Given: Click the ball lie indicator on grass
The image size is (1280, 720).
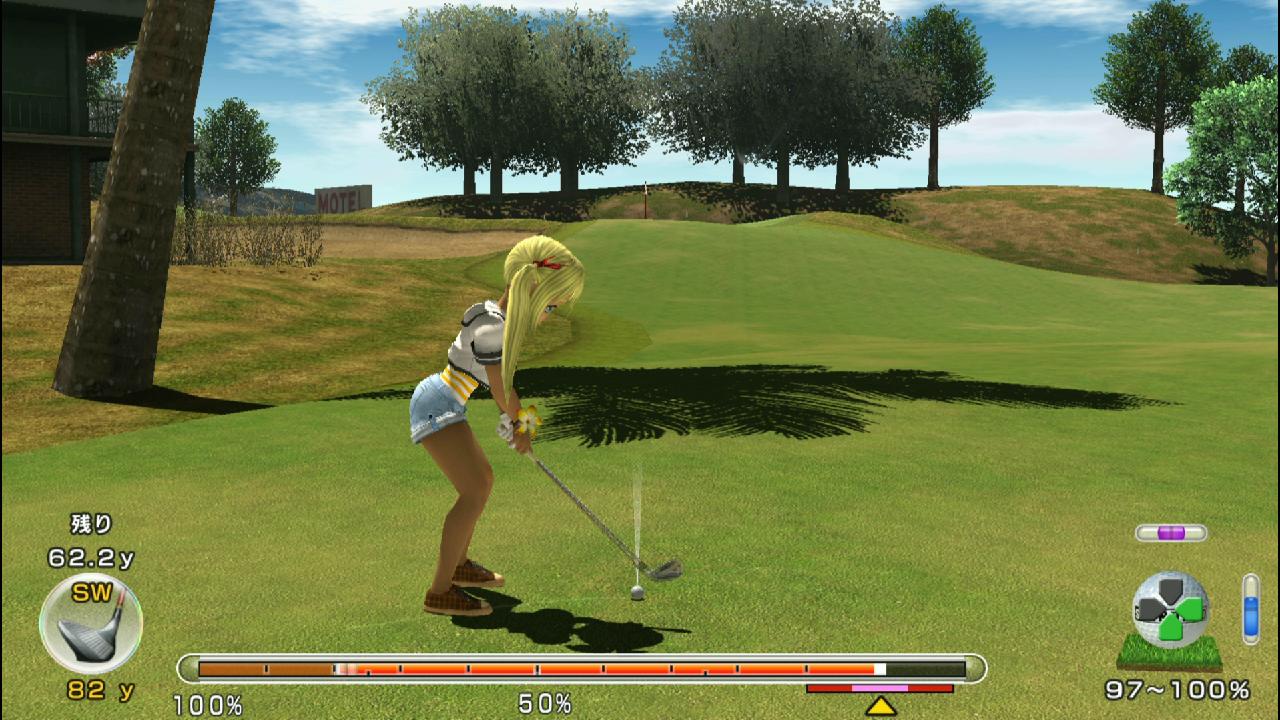Looking at the screenshot, I should point(1170,618).
